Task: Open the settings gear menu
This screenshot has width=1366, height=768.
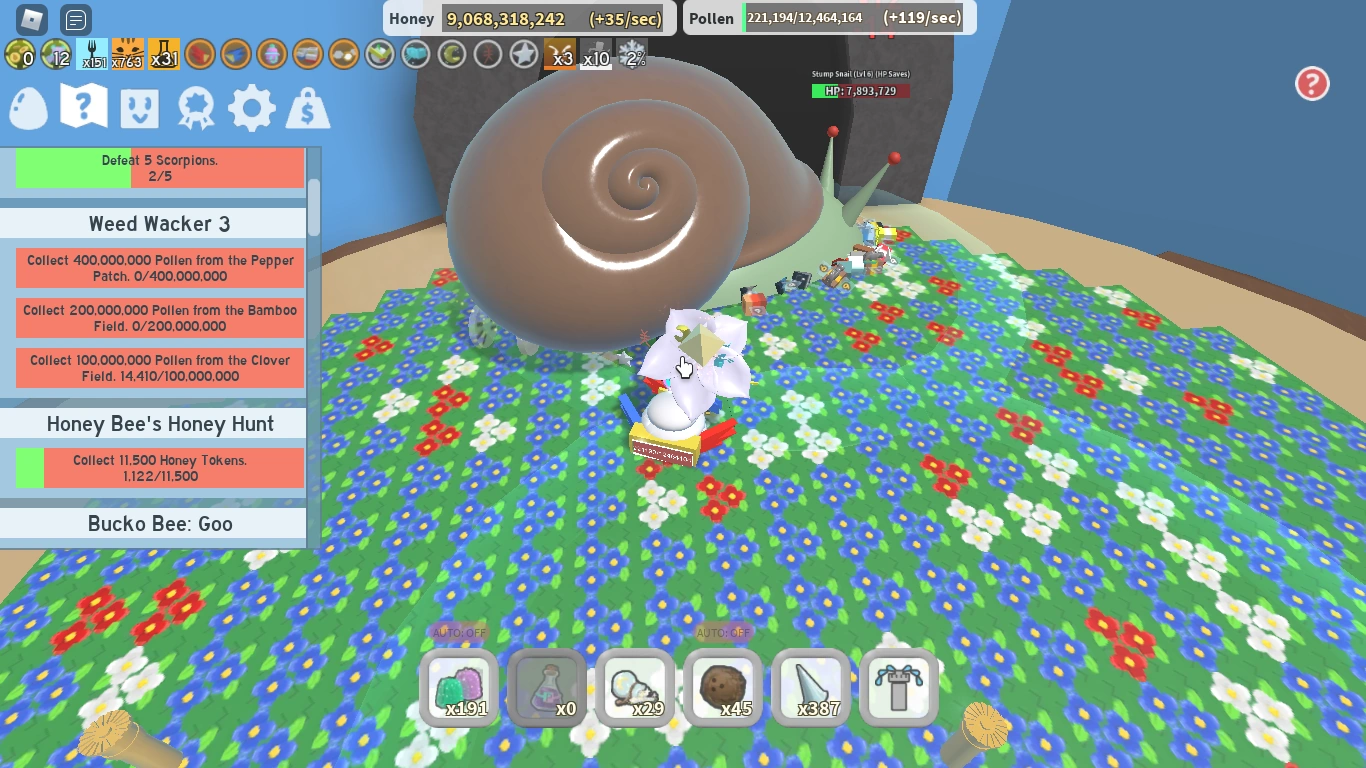Action: click(251, 108)
